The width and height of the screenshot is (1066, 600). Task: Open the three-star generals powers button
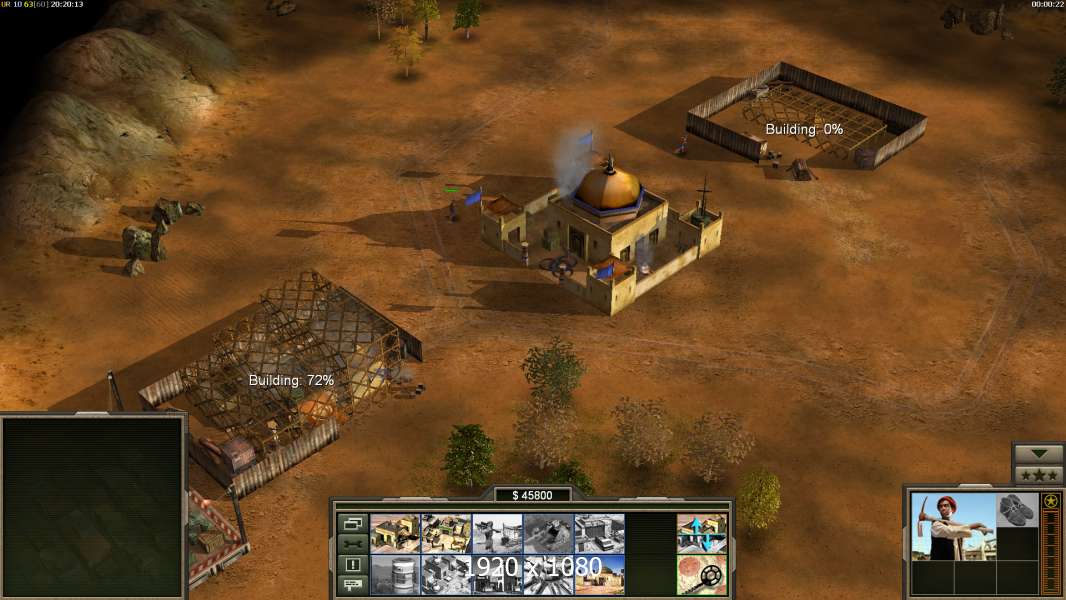click(x=1038, y=475)
